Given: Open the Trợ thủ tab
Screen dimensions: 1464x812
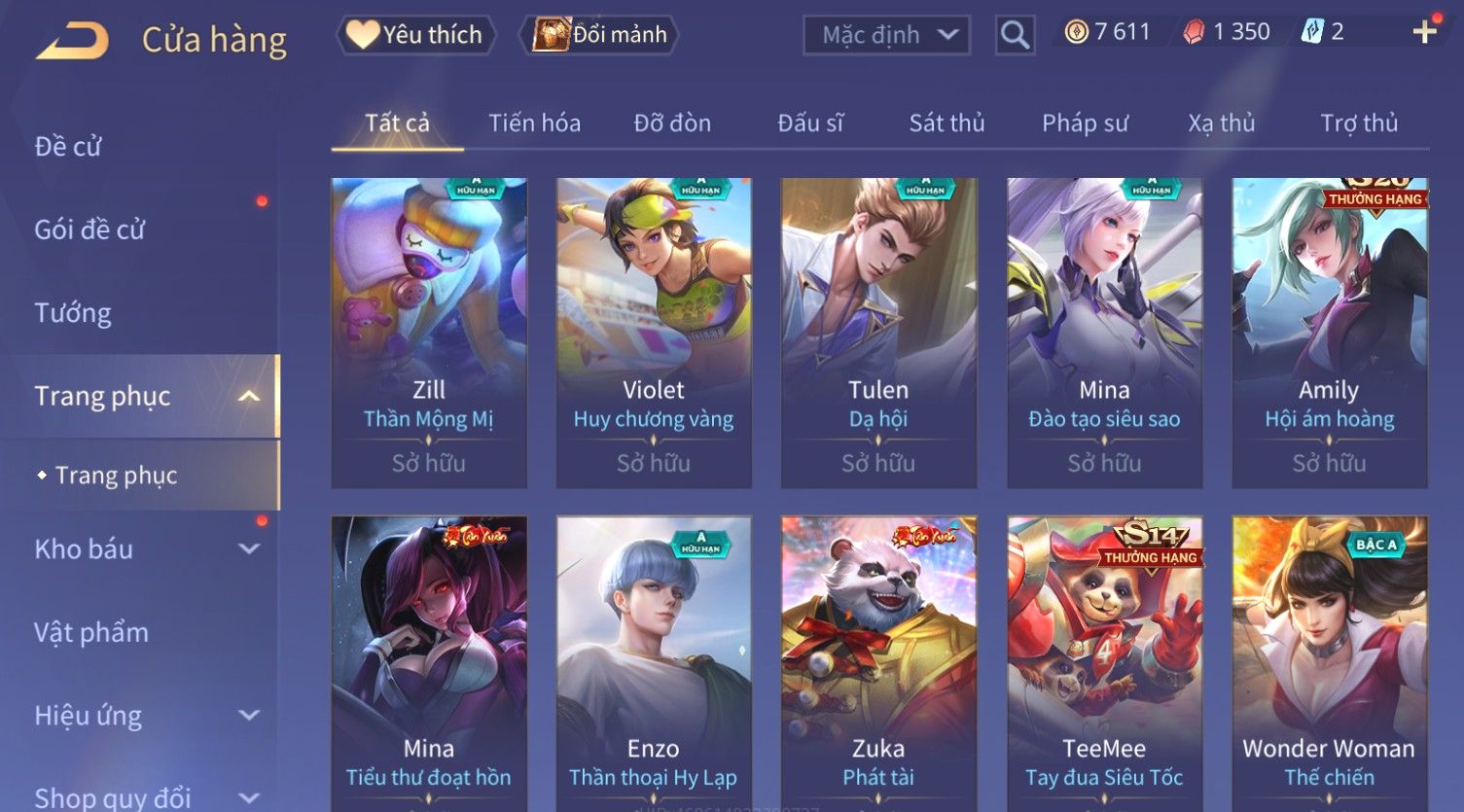Looking at the screenshot, I should (x=1359, y=124).
